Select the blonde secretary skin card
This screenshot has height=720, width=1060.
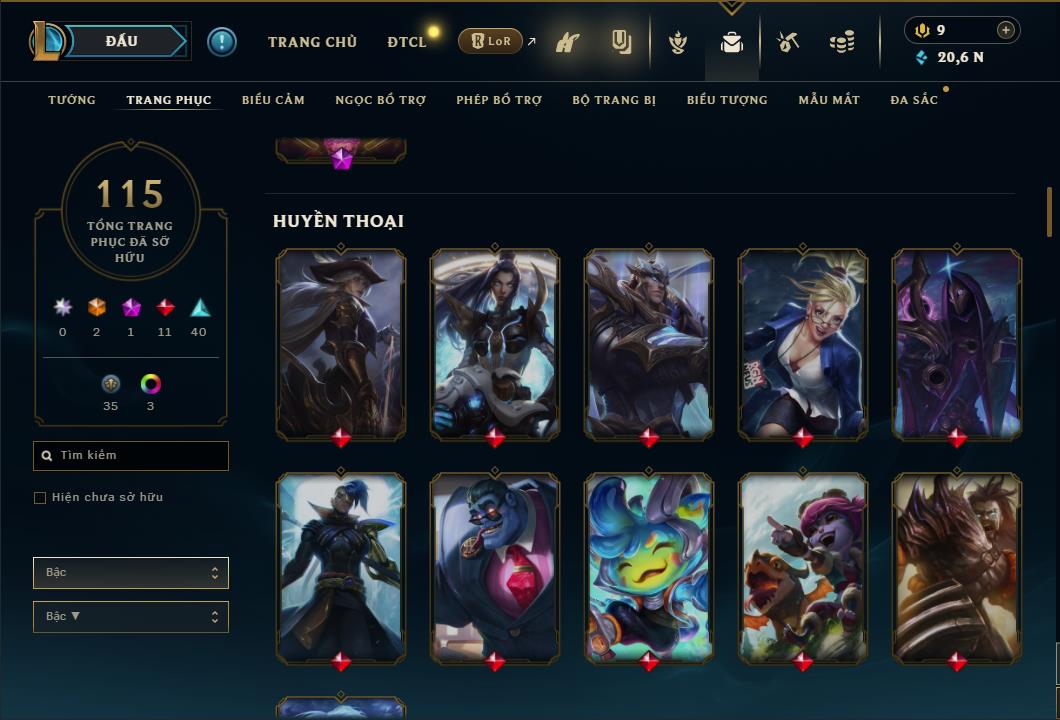[x=803, y=343]
